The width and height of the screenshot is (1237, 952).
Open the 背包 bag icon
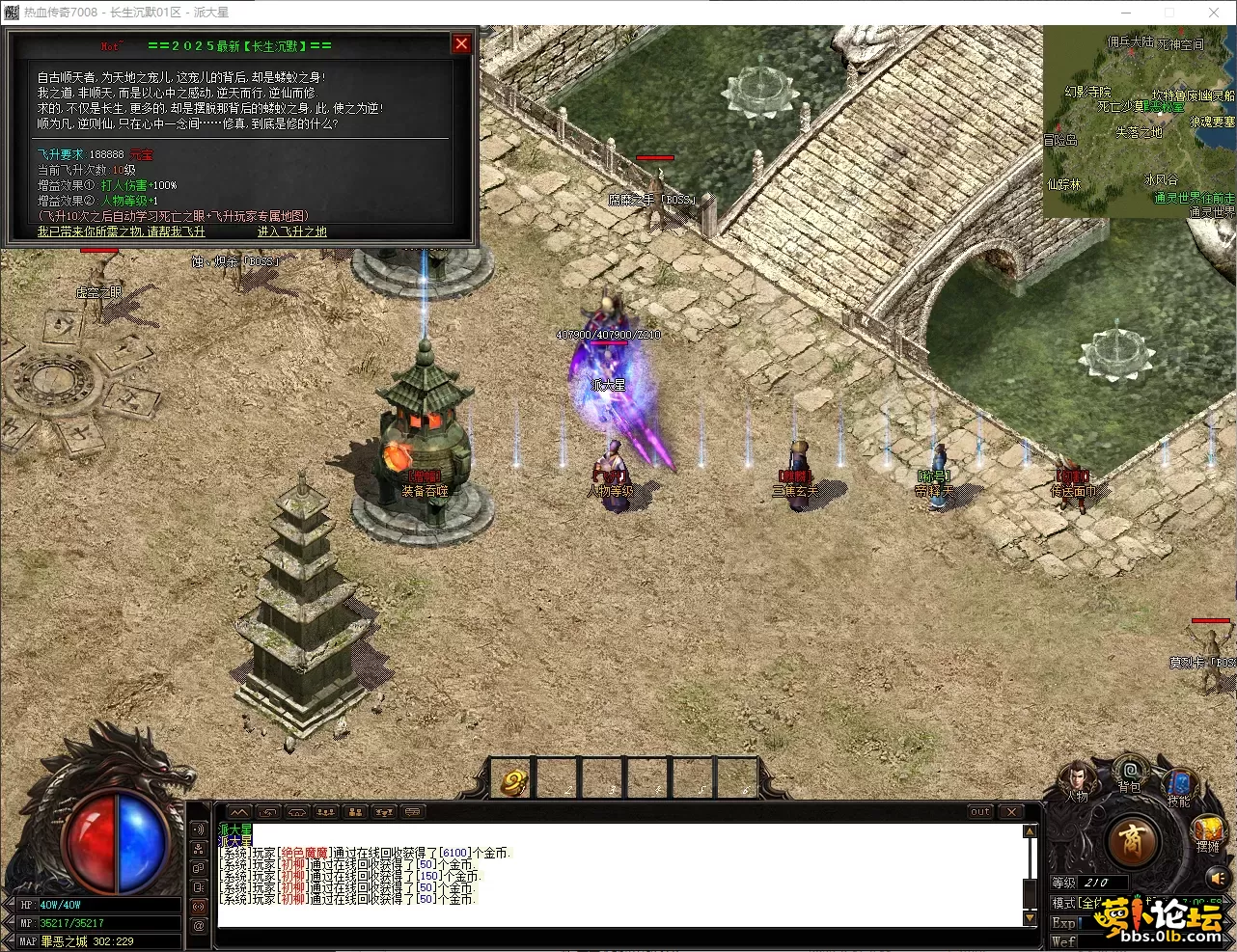pos(1129,774)
